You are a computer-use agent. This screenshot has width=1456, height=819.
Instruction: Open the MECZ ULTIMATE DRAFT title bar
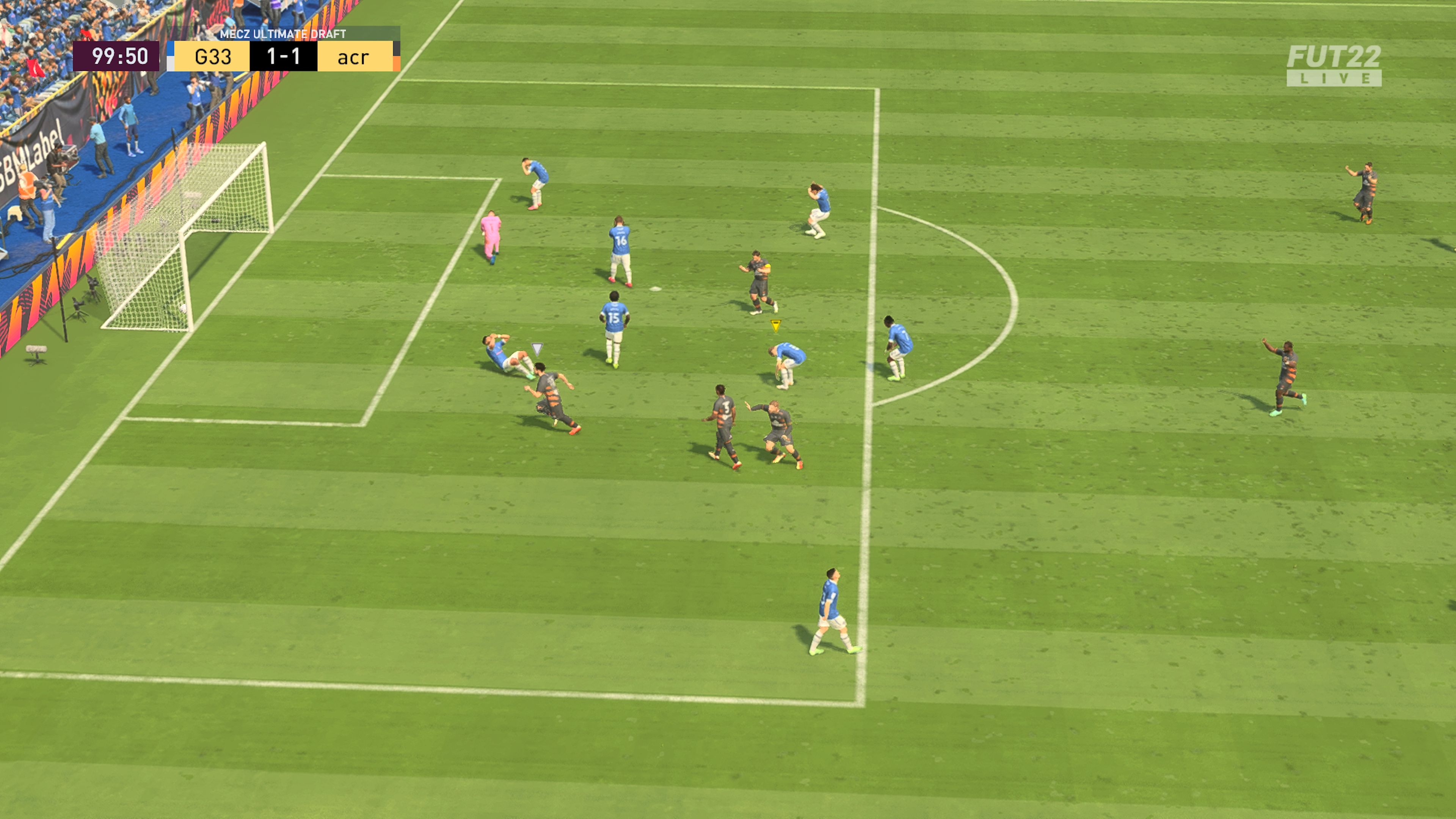pos(277,34)
